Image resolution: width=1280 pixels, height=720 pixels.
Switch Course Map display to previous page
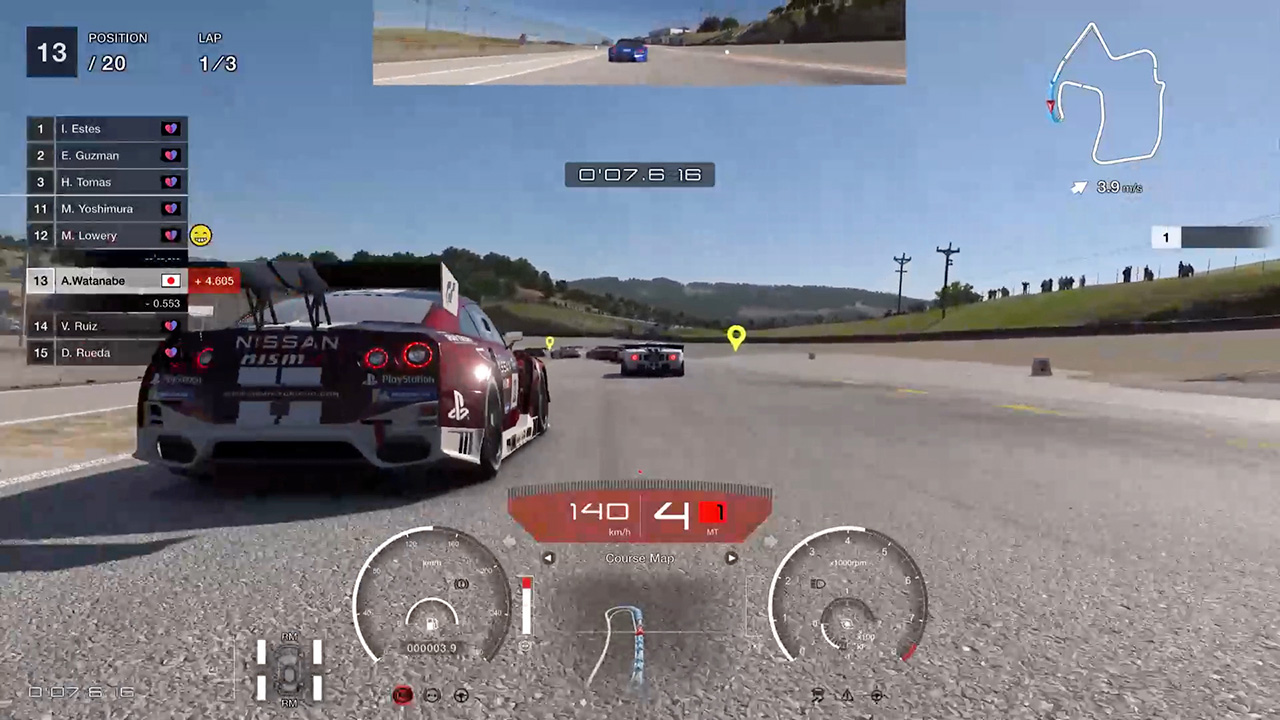point(548,559)
